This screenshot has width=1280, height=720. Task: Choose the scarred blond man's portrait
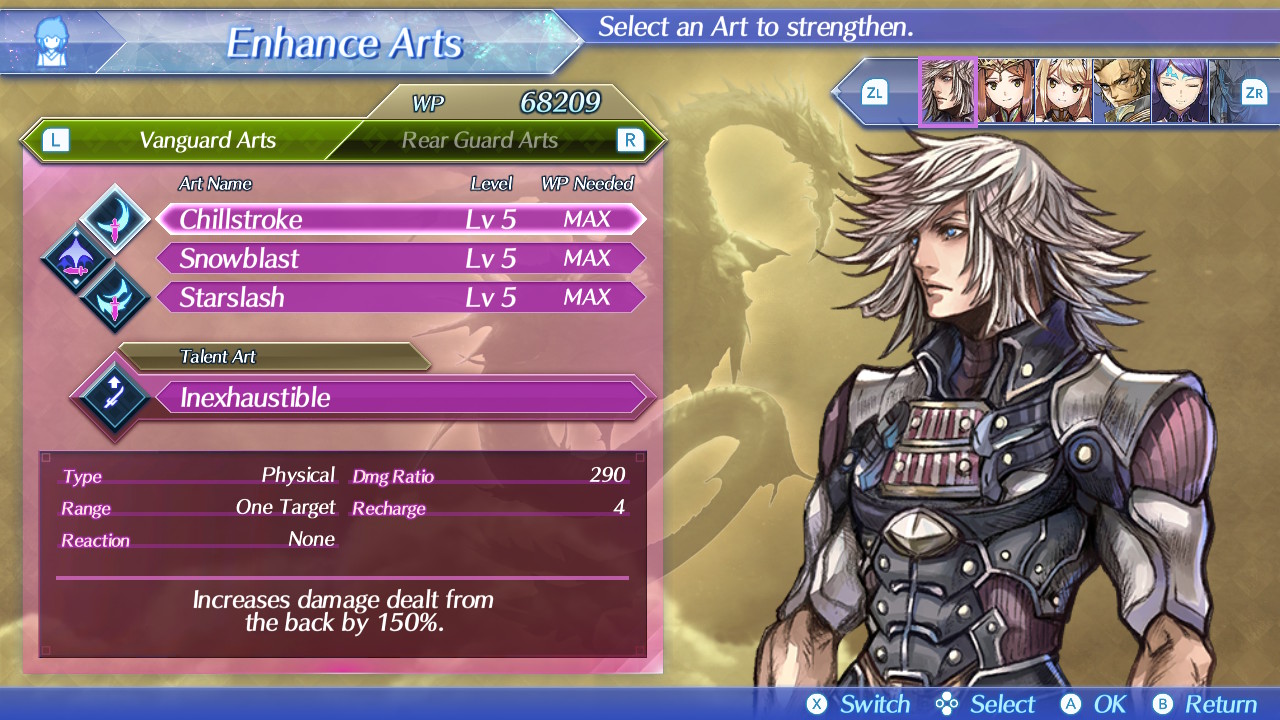pos(1121,92)
